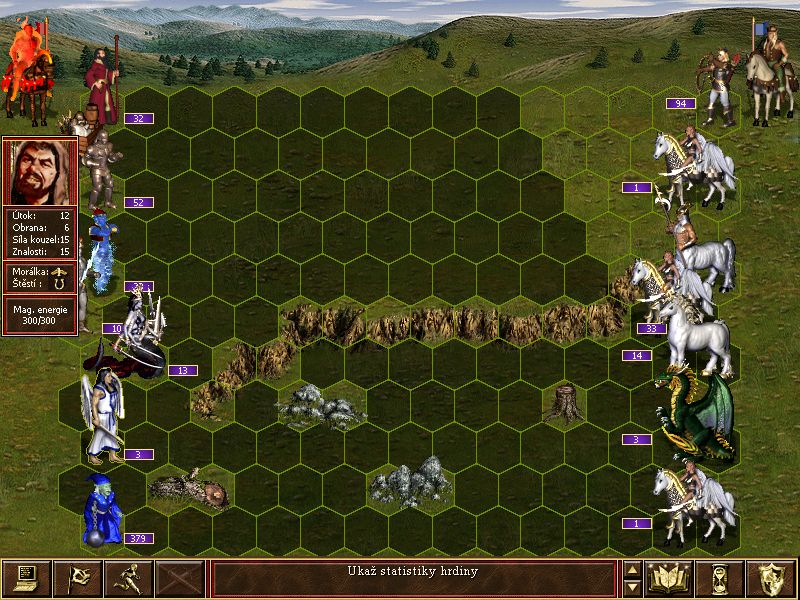Viewport: 800px width, 600px height.
Task: Defend with the shield button
Action: [771, 578]
